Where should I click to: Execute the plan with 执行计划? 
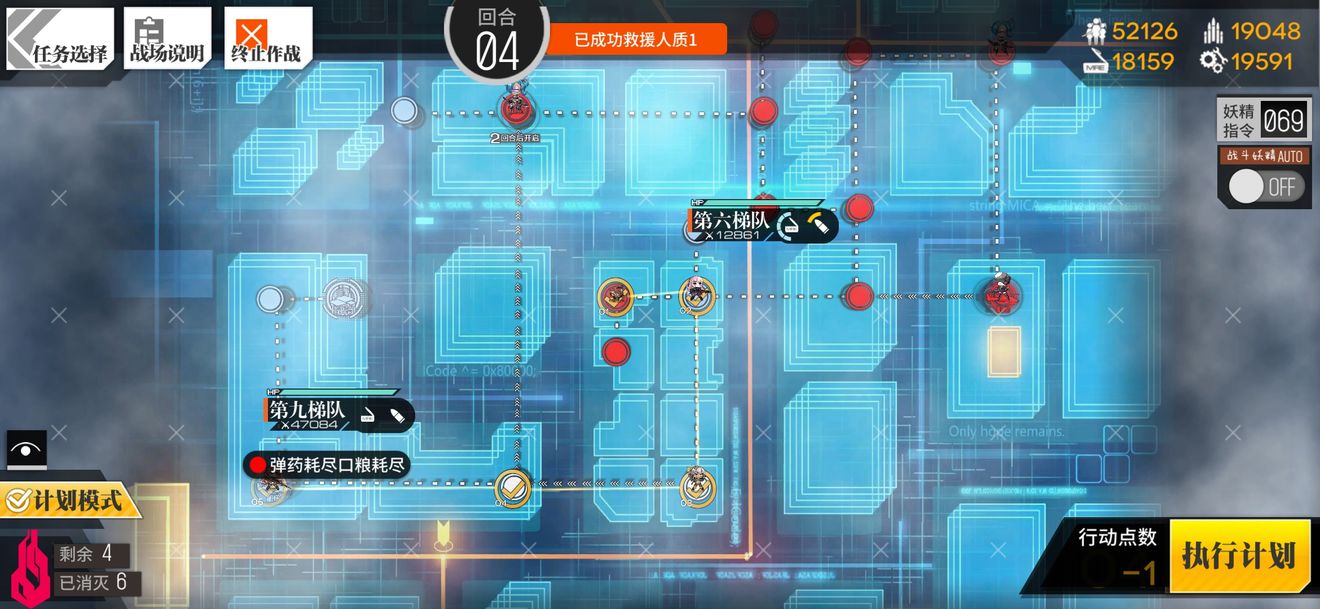point(1238,555)
